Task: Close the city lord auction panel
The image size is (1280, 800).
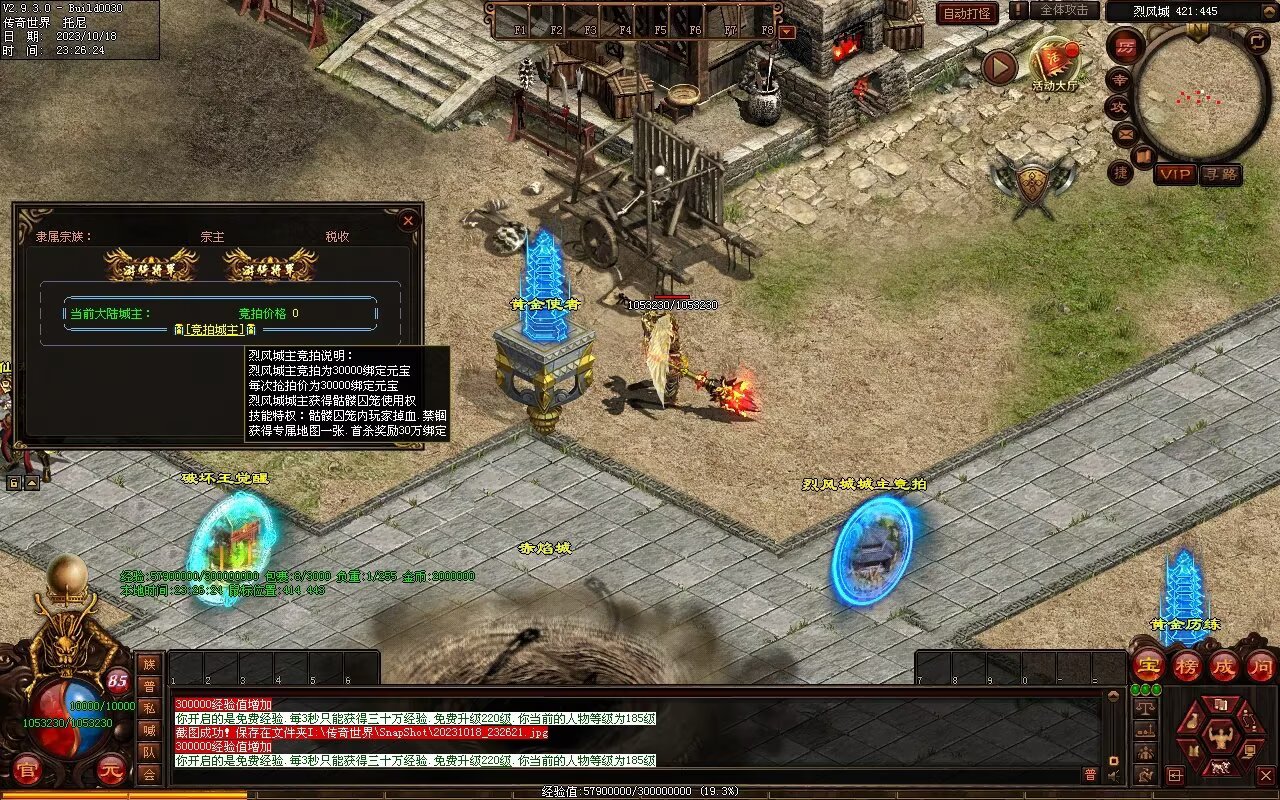Action: (x=407, y=220)
